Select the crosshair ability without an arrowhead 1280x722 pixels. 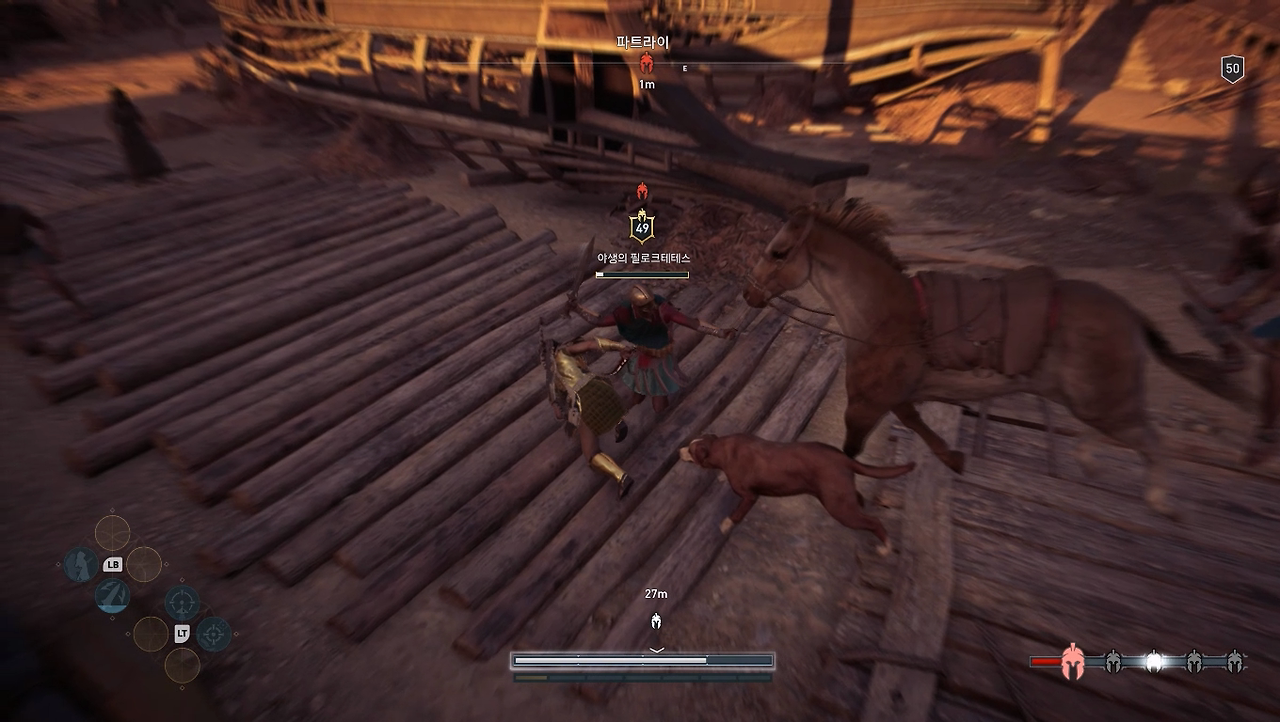click(213, 634)
